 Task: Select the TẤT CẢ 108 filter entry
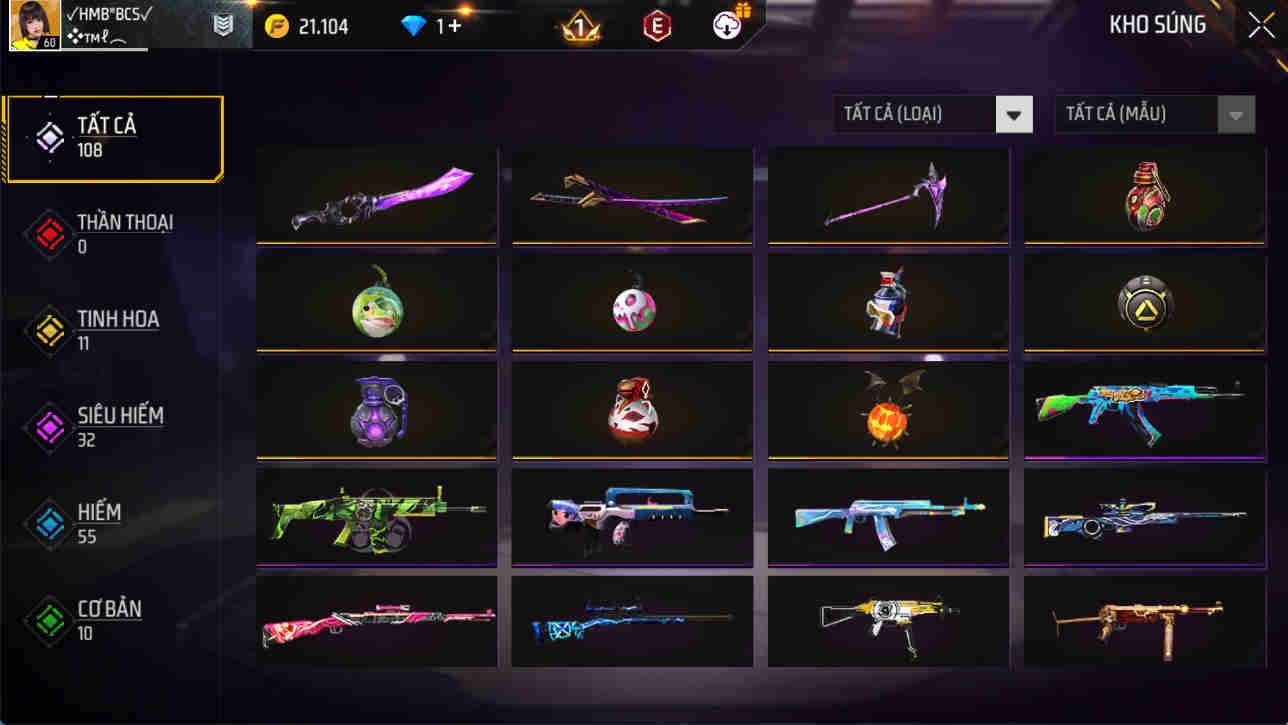[x=113, y=136]
